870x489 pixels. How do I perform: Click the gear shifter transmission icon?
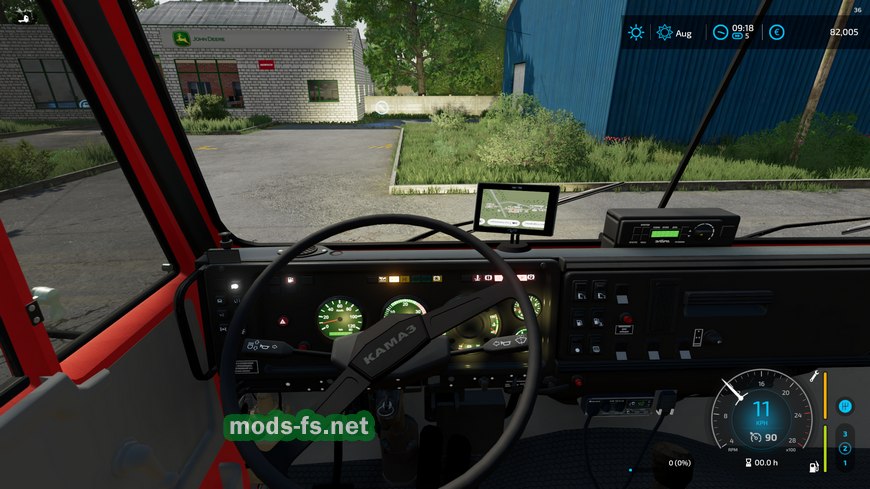click(845, 406)
